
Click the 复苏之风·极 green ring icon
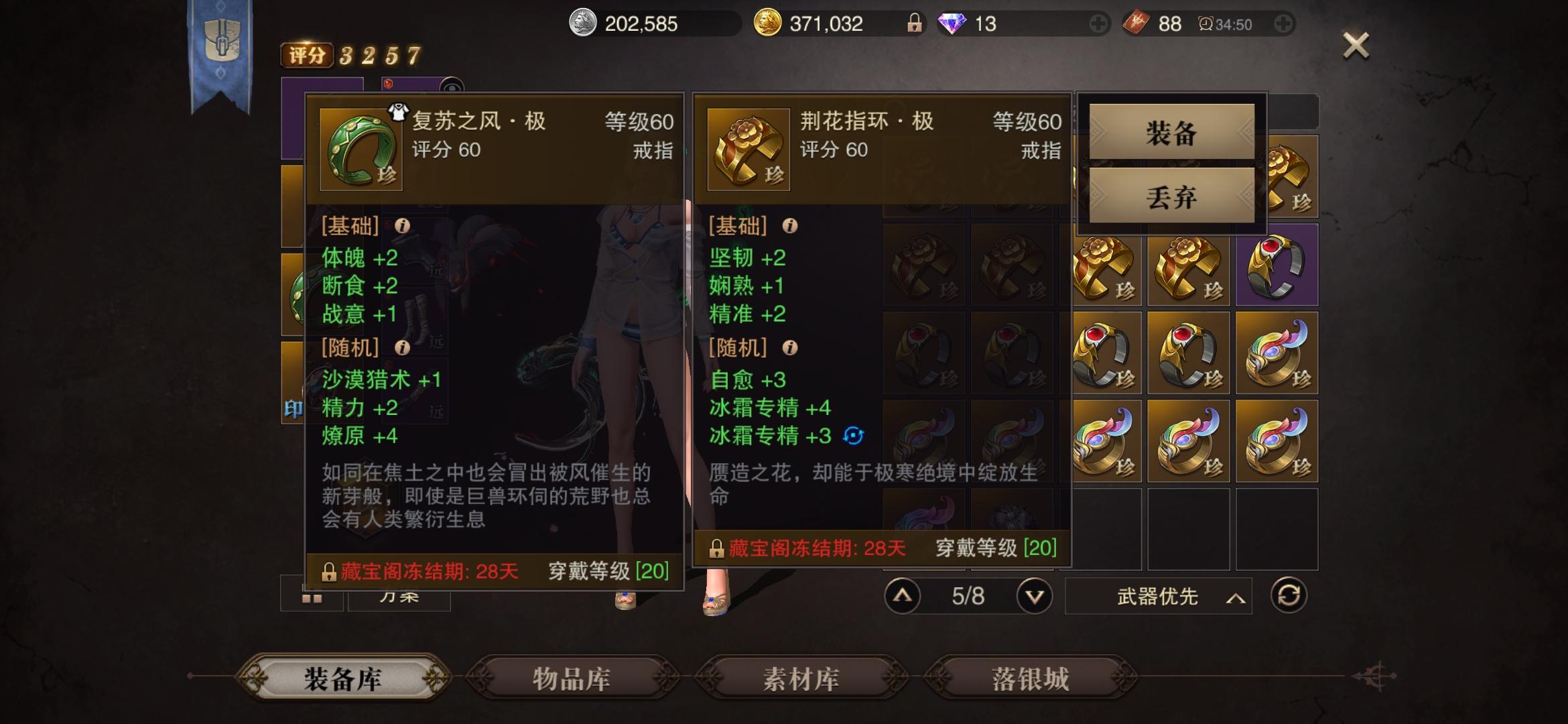[x=359, y=148]
